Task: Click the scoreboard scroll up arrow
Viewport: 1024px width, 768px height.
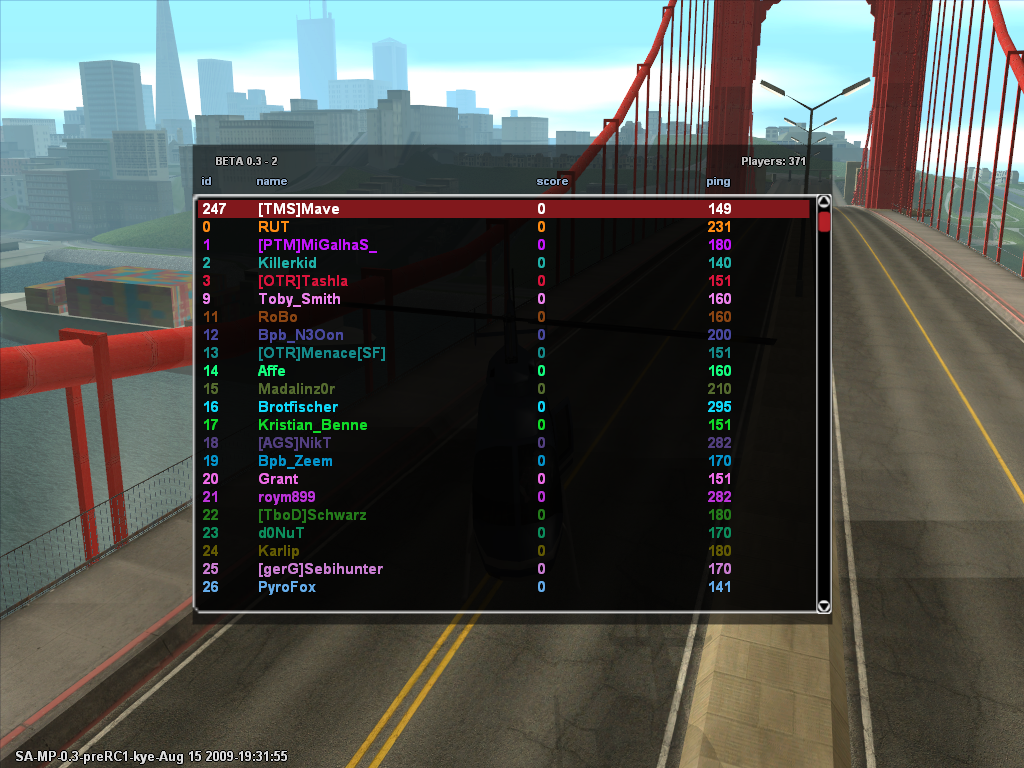Action: click(x=824, y=201)
